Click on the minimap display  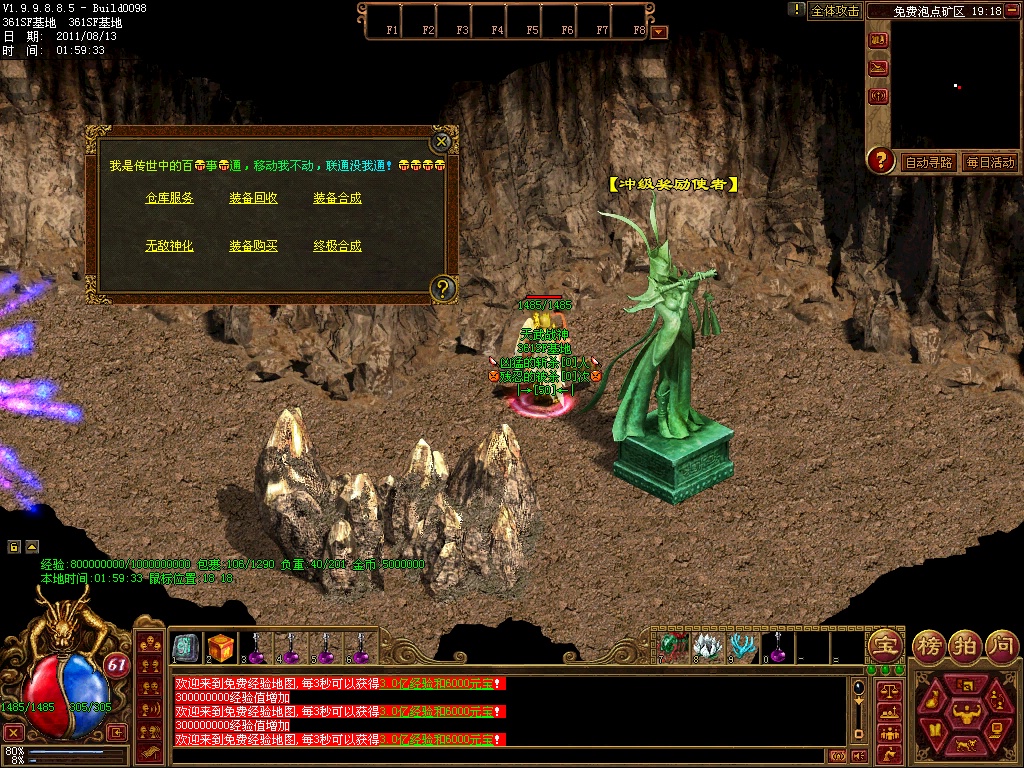955,85
